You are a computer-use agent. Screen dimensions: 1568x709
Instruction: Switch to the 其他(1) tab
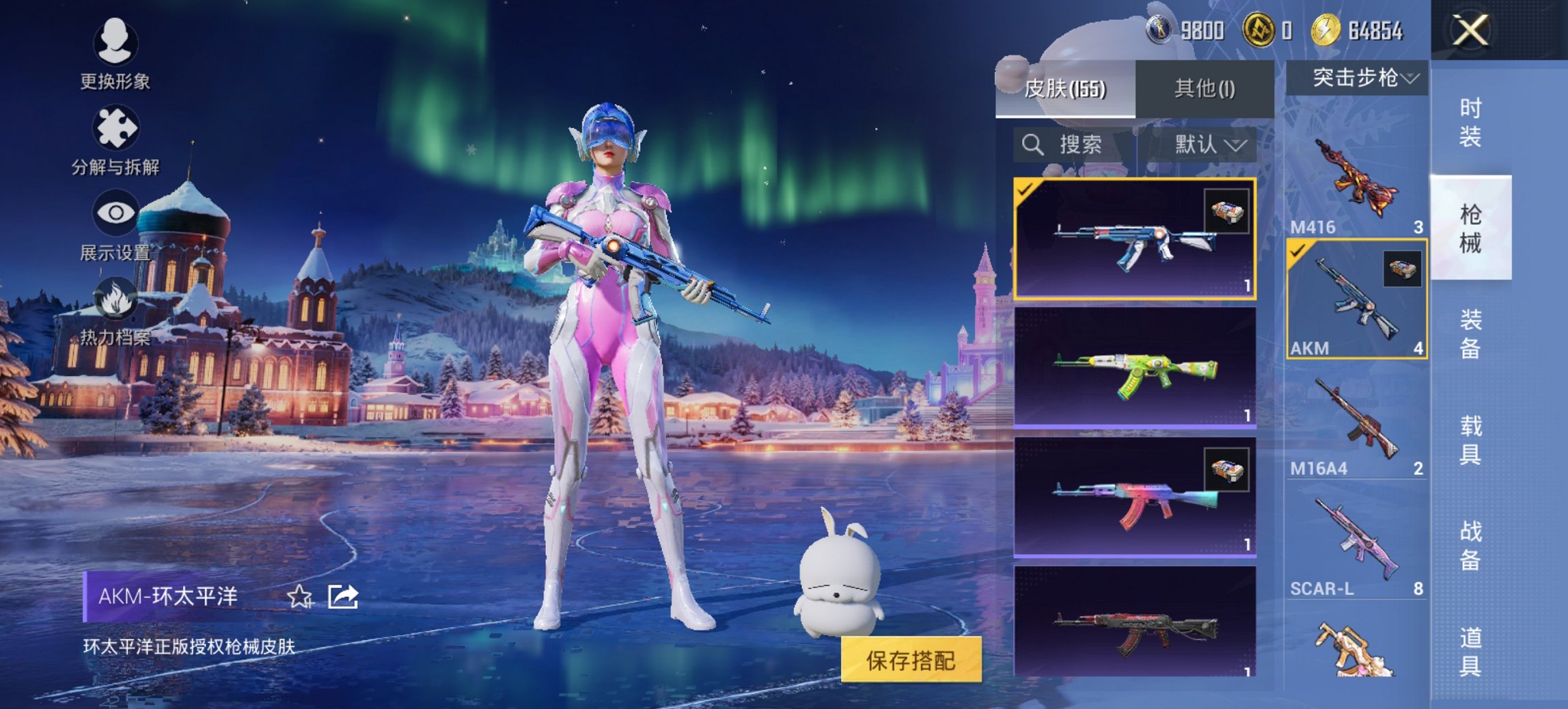[1205, 89]
